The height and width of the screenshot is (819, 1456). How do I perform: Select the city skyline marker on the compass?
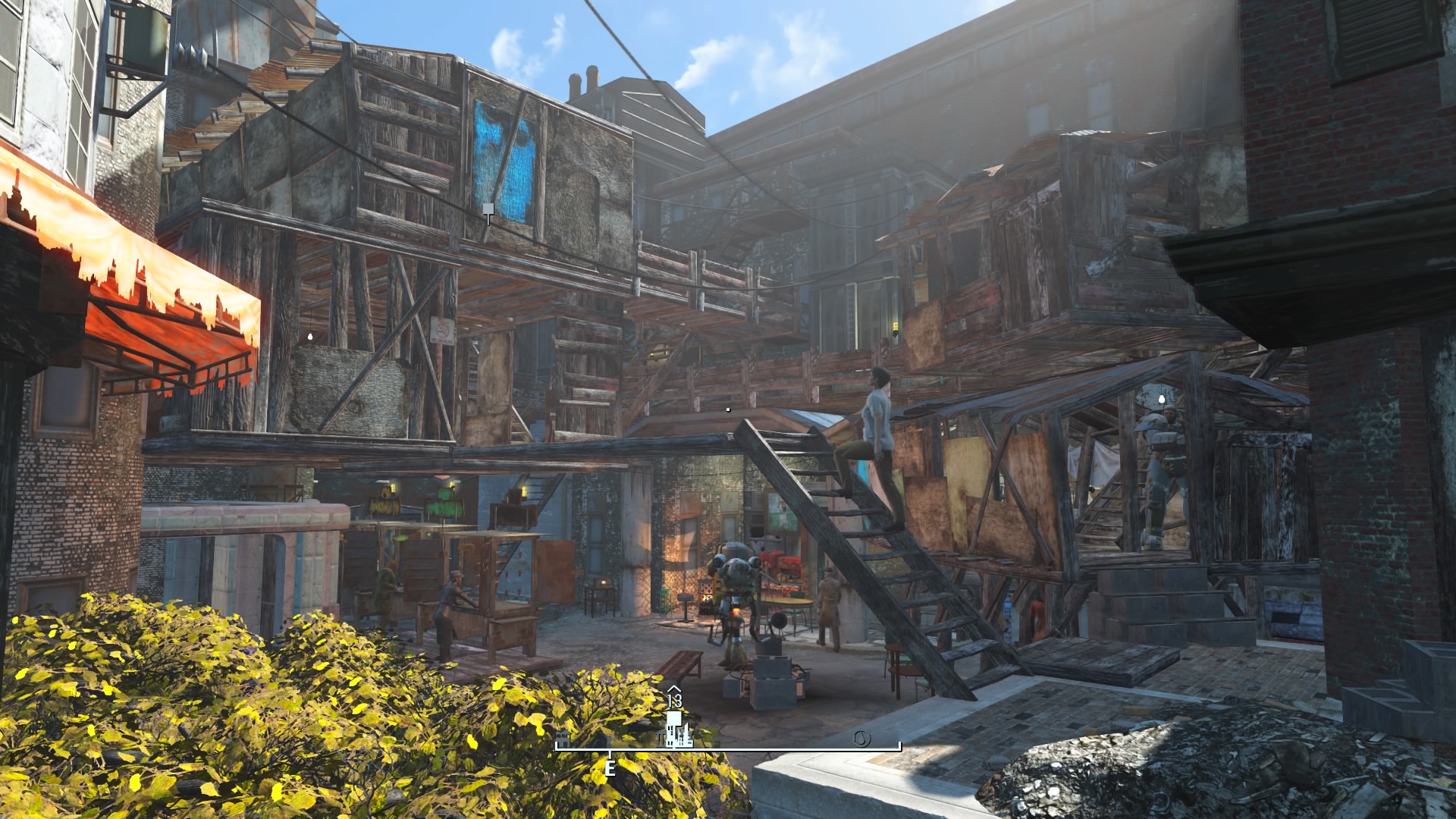tap(675, 728)
